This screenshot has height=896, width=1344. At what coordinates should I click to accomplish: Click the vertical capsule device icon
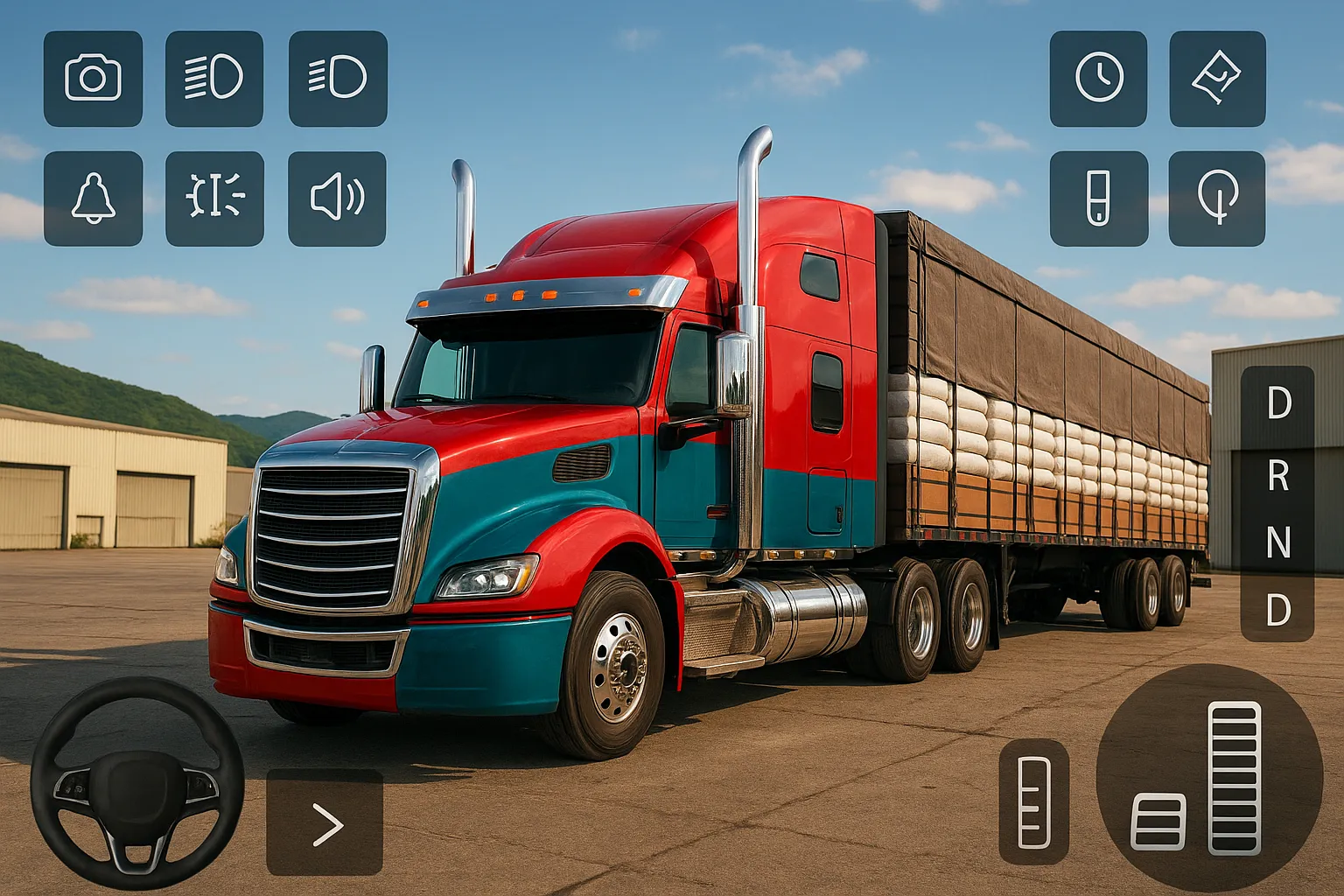coord(1098,199)
